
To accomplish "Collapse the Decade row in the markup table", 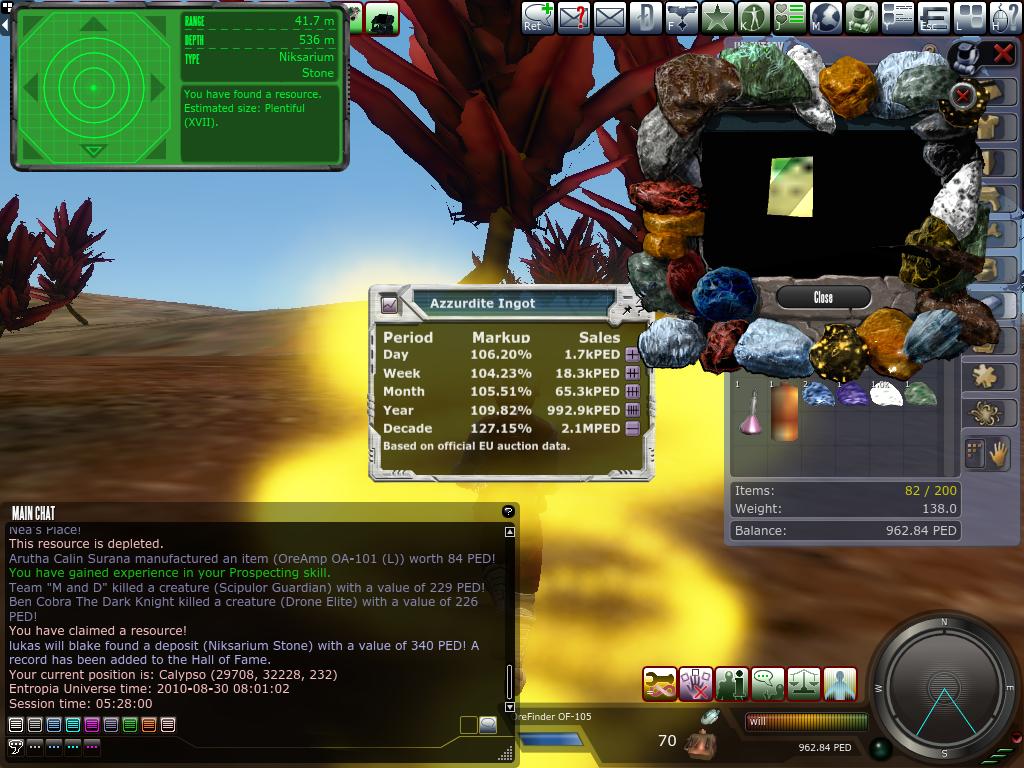I will click(633, 428).
